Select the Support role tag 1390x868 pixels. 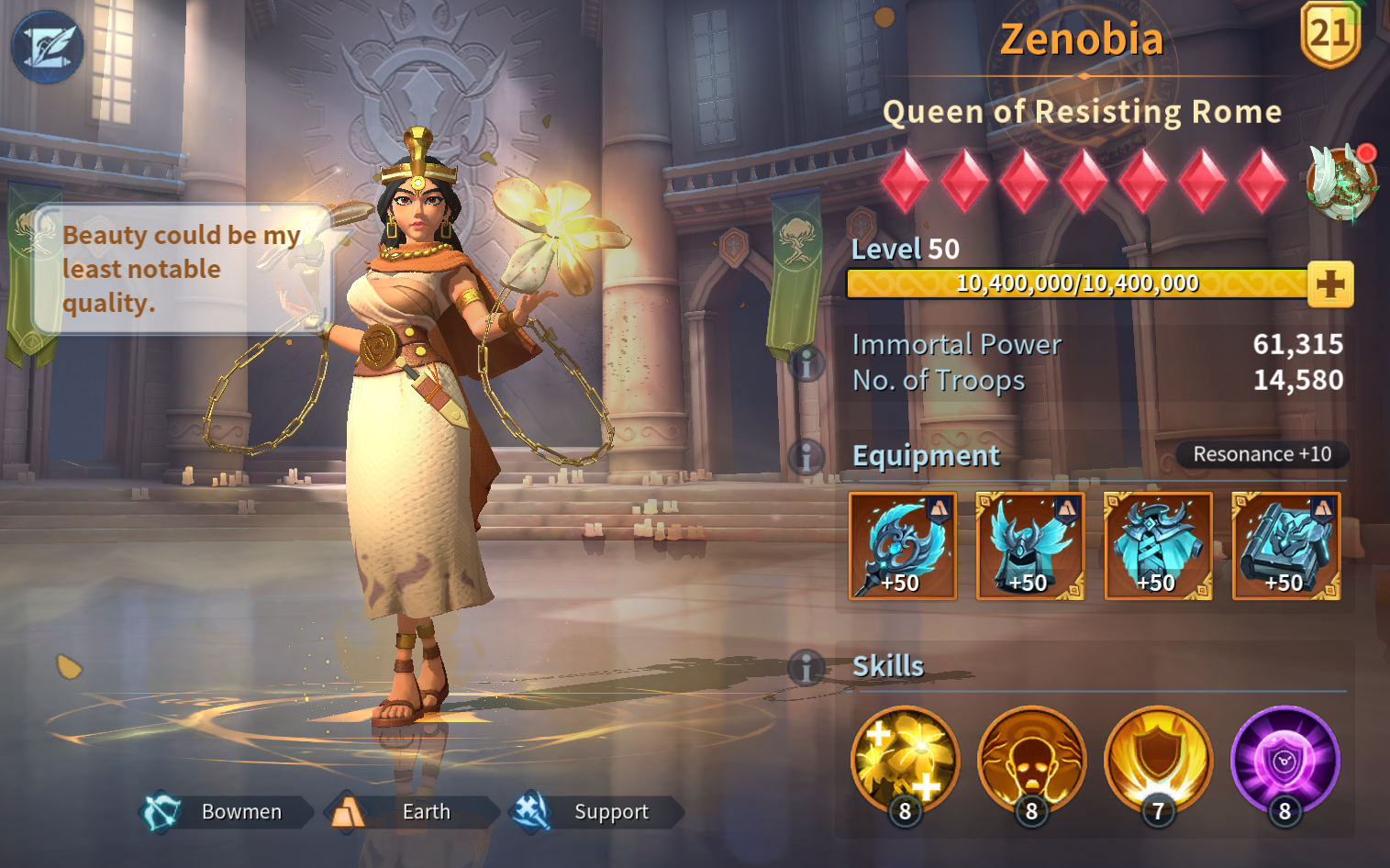[594, 812]
